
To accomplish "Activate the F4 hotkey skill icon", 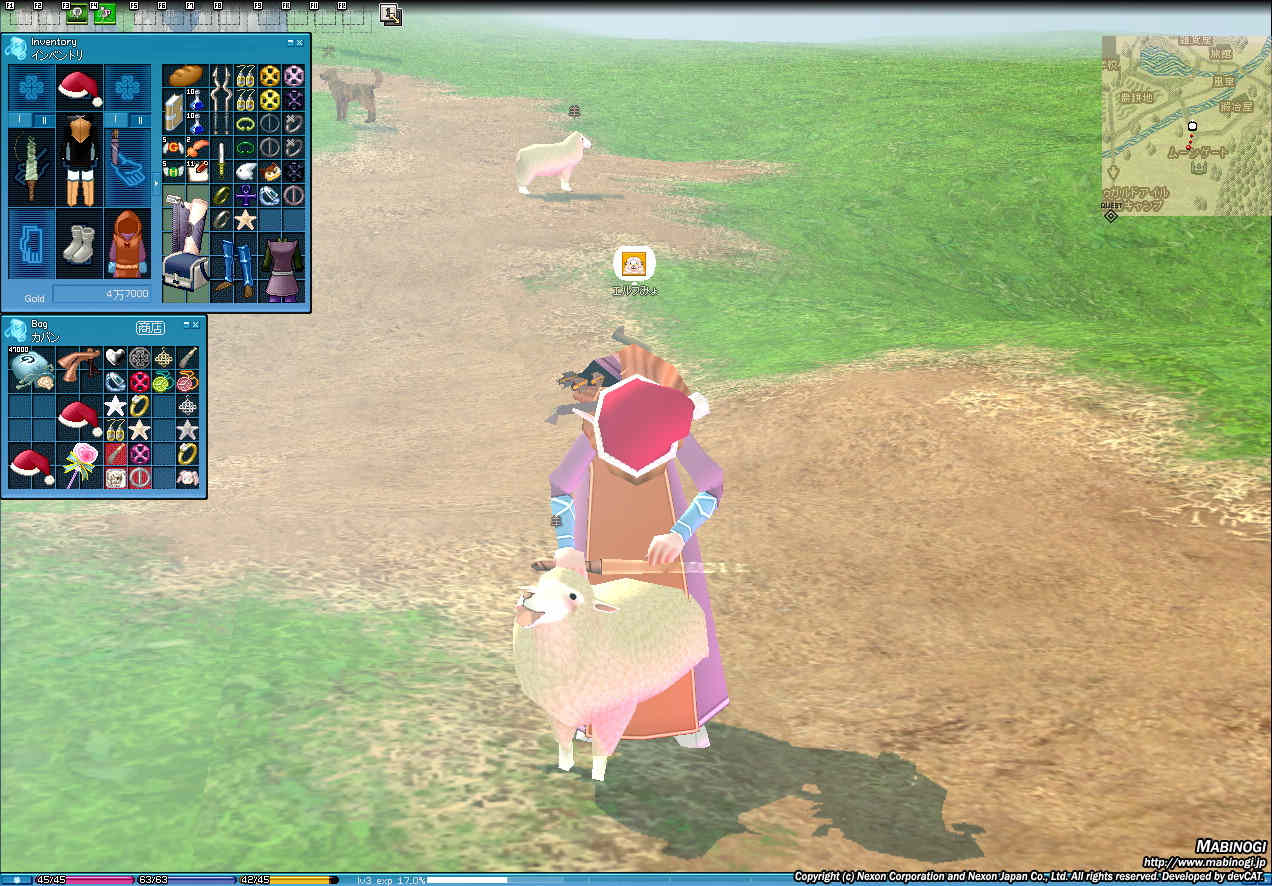I will point(105,14).
